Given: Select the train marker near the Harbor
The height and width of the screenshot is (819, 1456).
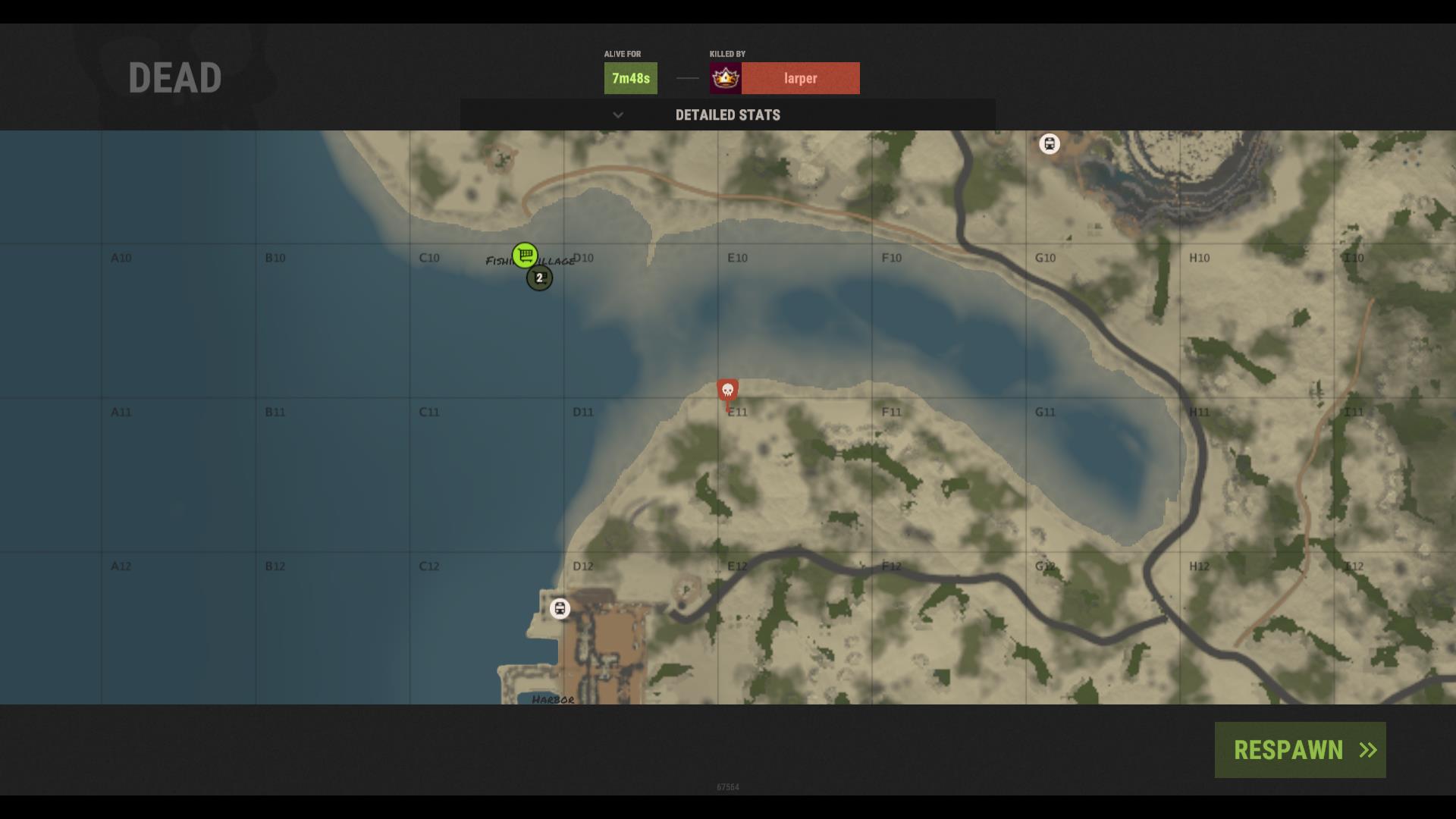Looking at the screenshot, I should pyautogui.click(x=560, y=608).
